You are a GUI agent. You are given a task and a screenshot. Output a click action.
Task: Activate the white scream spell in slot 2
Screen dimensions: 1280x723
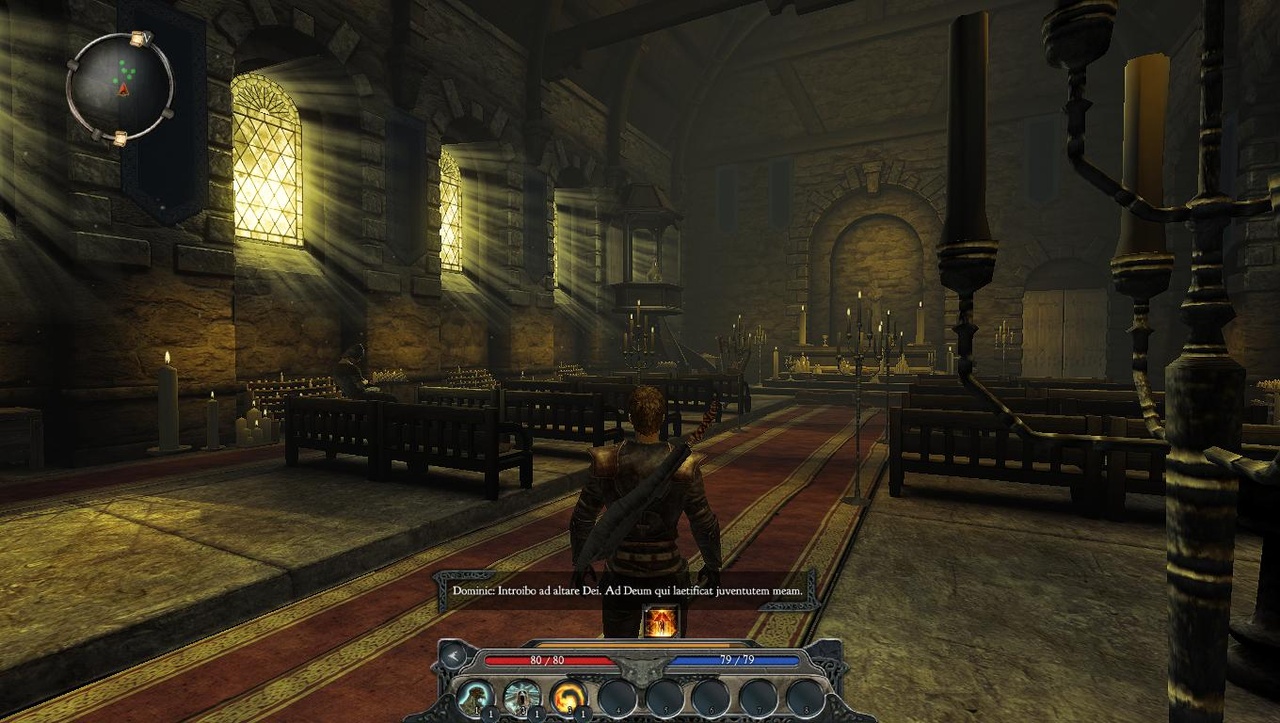coord(523,696)
